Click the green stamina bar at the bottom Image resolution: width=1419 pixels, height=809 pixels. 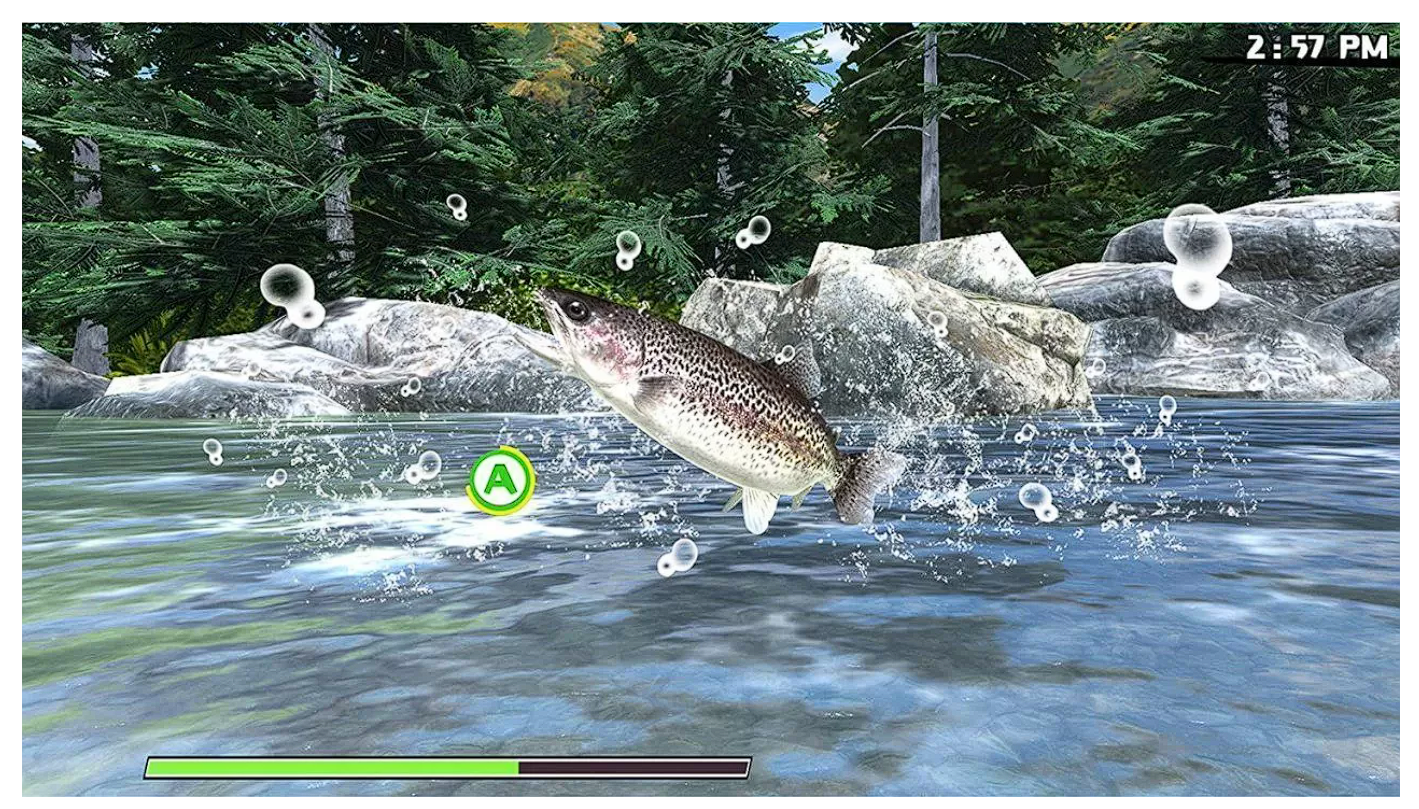click(330, 765)
